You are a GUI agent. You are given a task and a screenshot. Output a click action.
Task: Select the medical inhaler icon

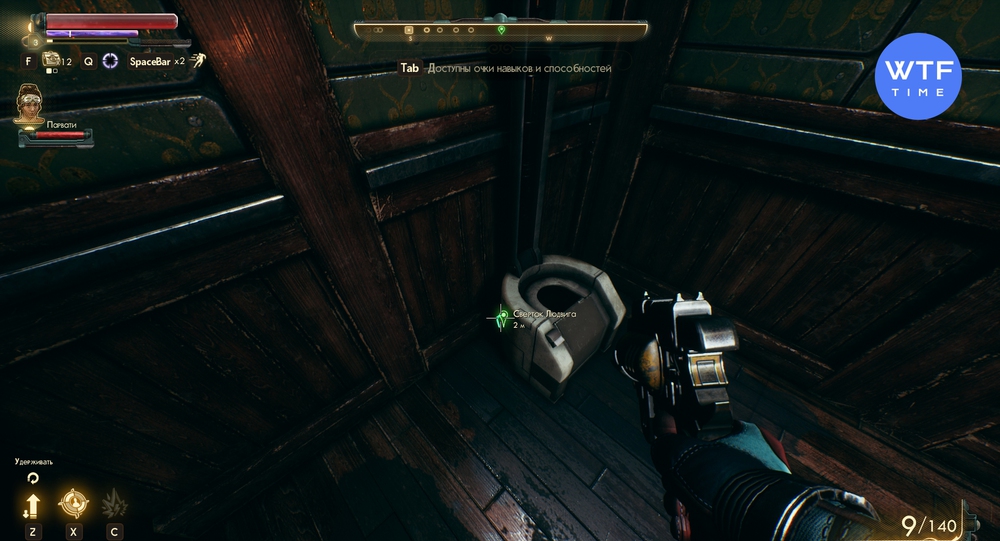point(53,62)
